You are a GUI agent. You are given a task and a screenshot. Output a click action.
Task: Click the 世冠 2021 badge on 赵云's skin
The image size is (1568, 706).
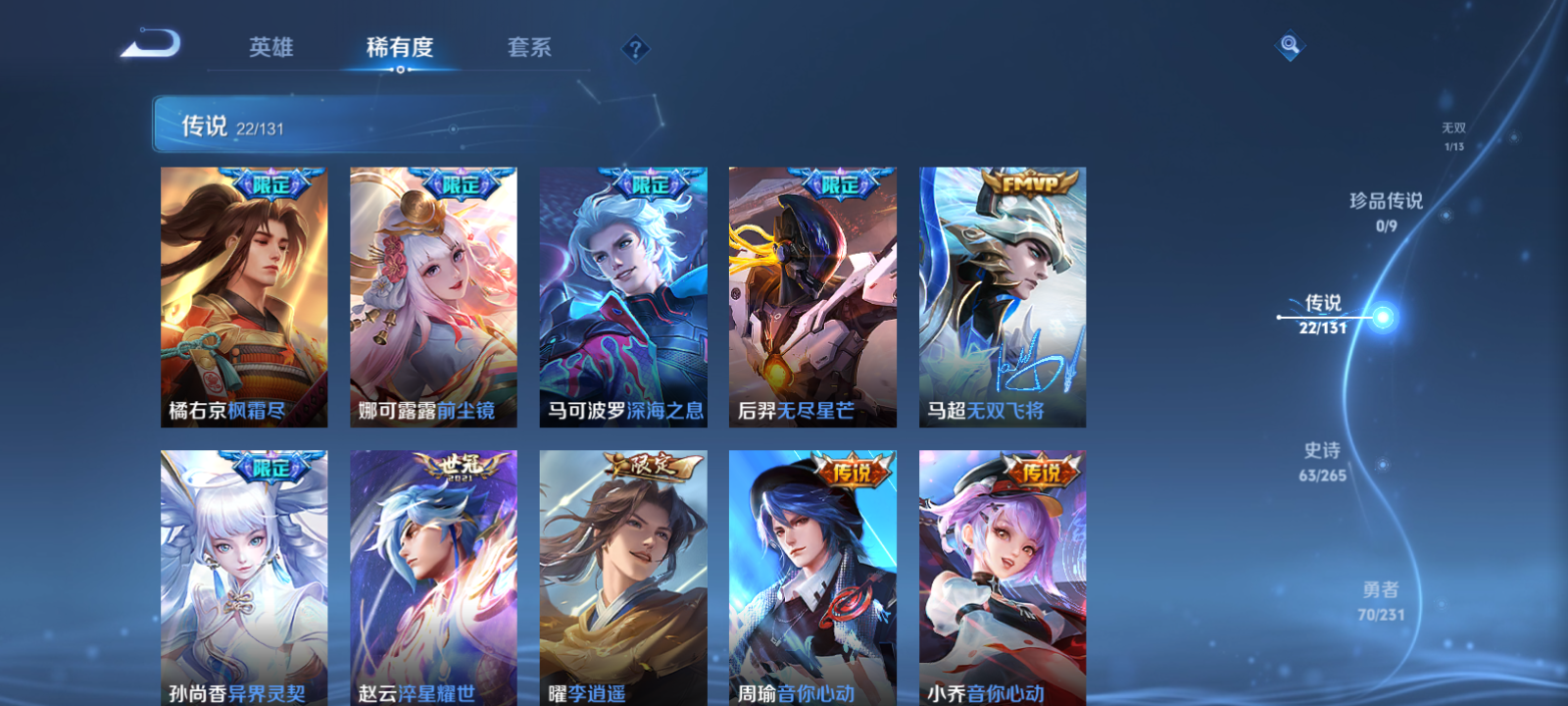coord(456,466)
